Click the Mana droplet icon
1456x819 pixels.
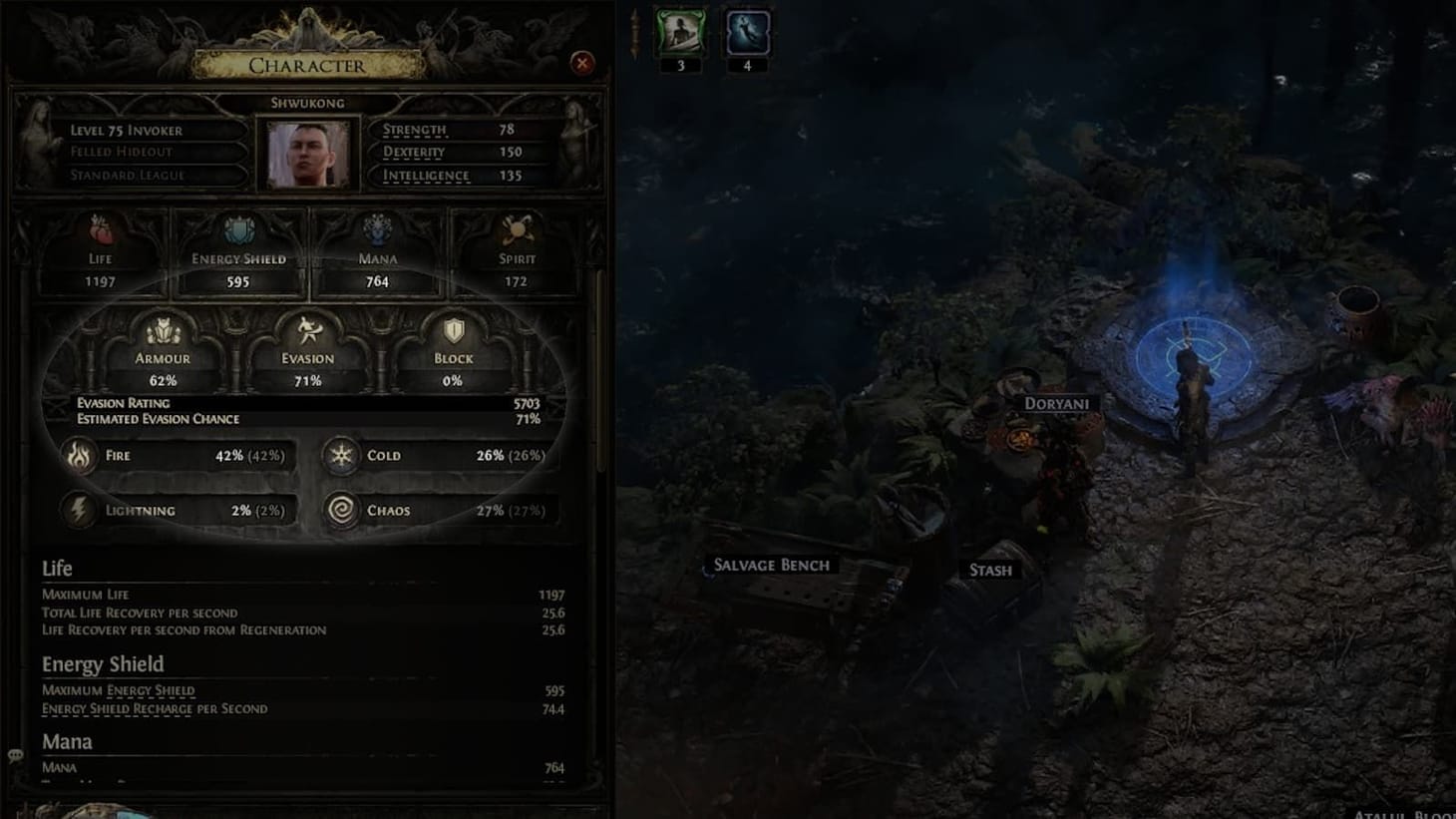(x=377, y=227)
